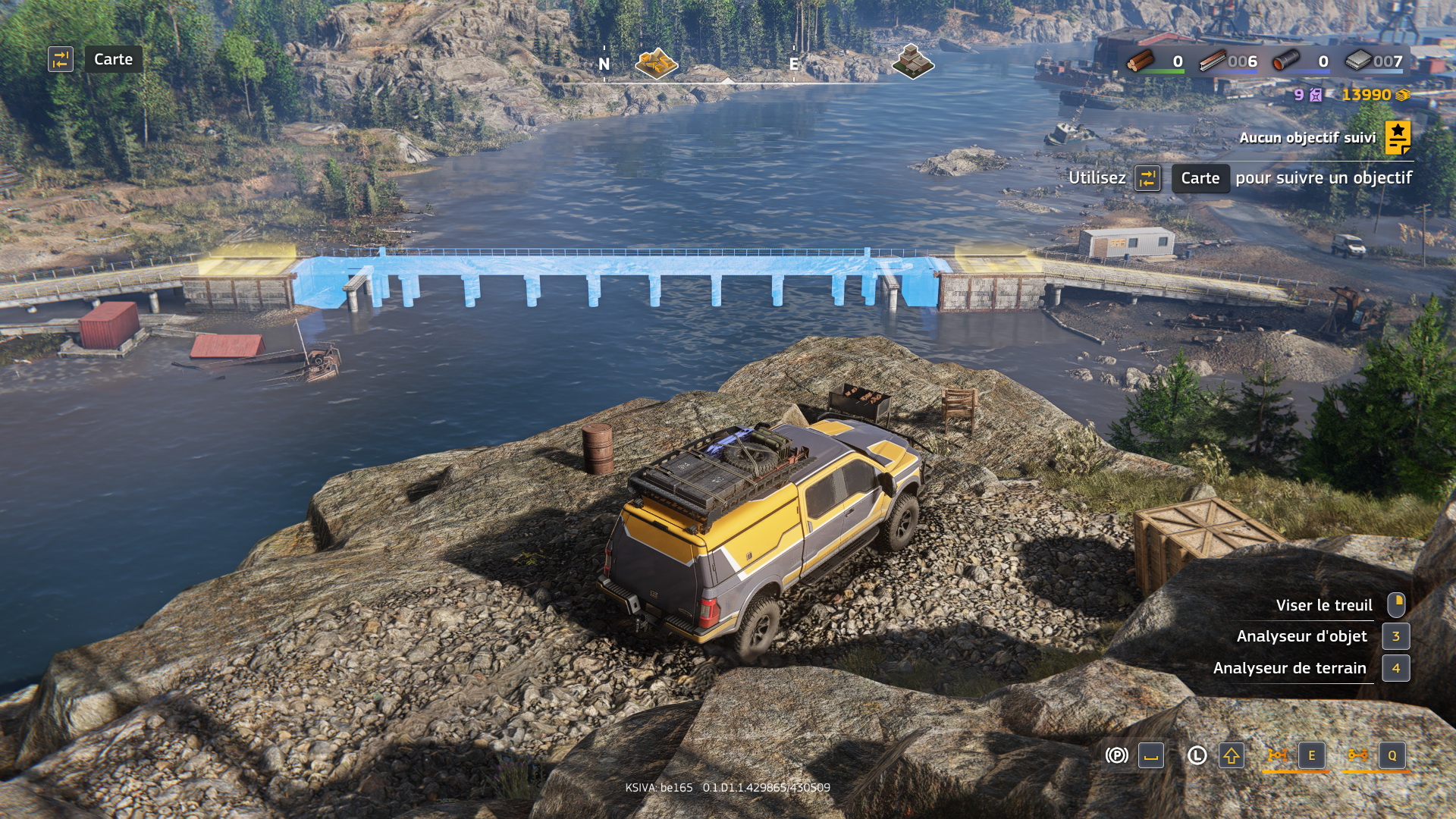Select the building marker on the compass
1456x819 pixels.
pos(912,61)
